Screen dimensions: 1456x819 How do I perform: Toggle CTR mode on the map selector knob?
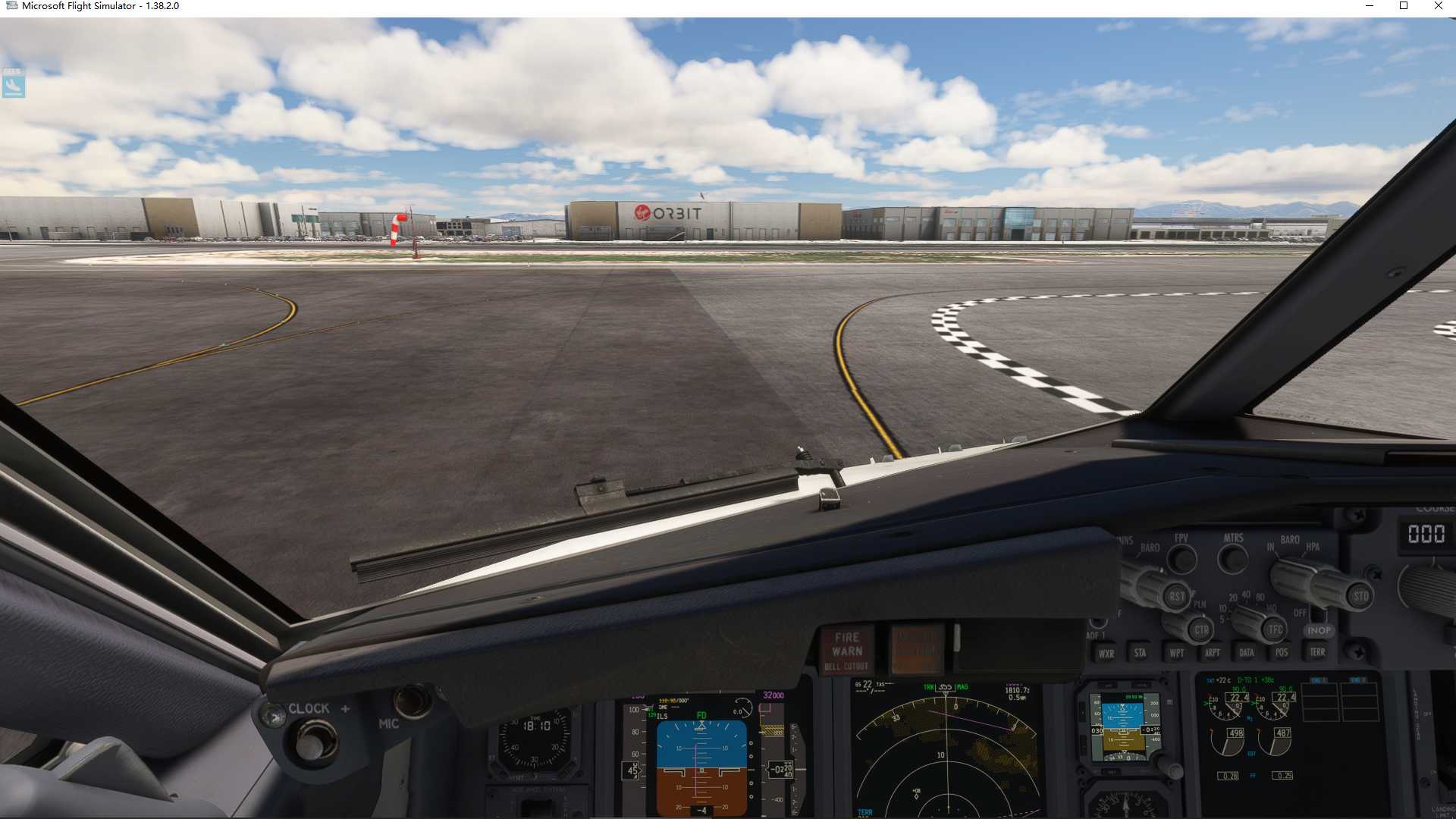(x=1200, y=630)
